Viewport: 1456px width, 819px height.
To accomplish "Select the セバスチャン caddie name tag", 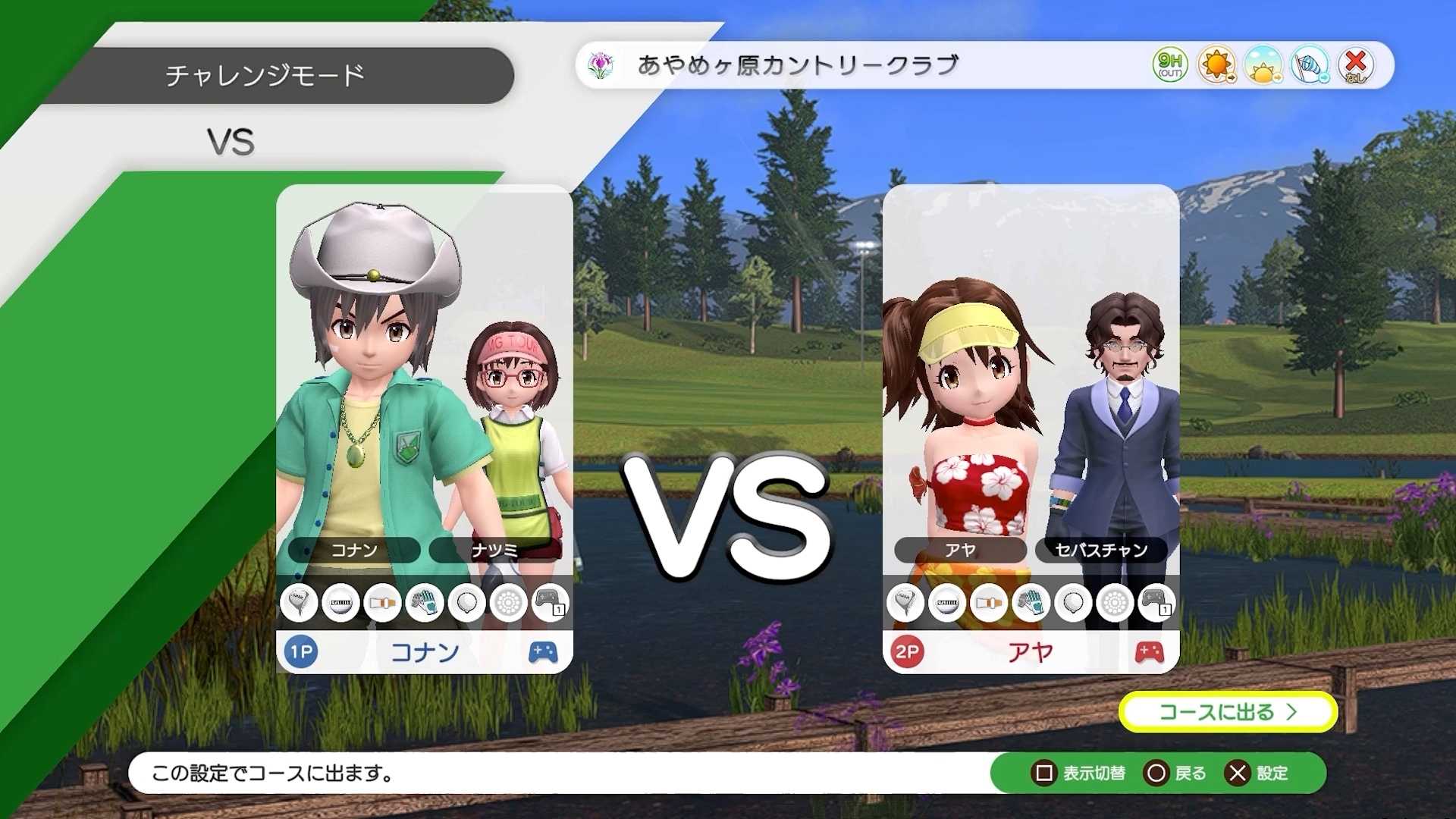I will [1101, 551].
